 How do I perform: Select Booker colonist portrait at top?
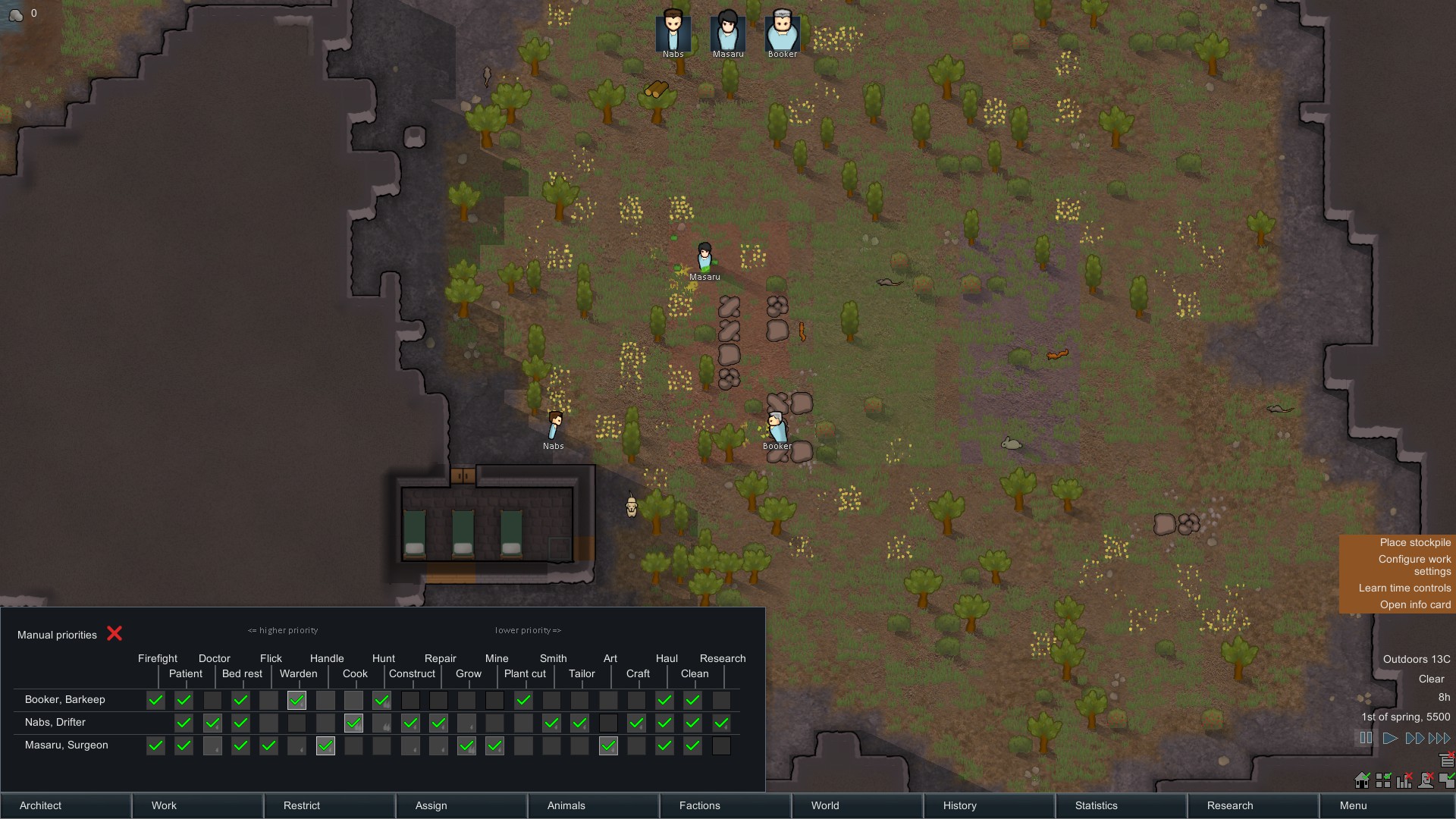pos(782,31)
